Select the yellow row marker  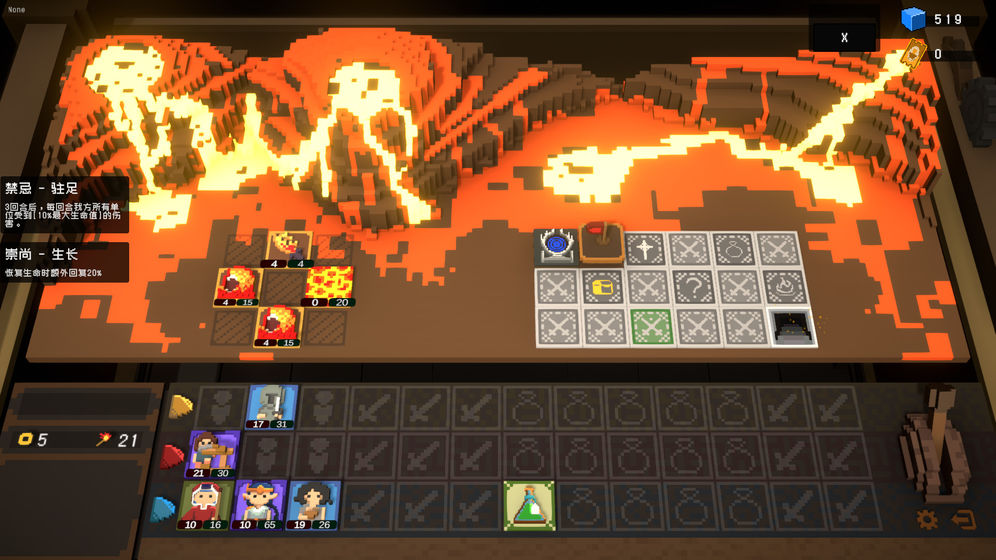pyautogui.click(x=180, y=406)
